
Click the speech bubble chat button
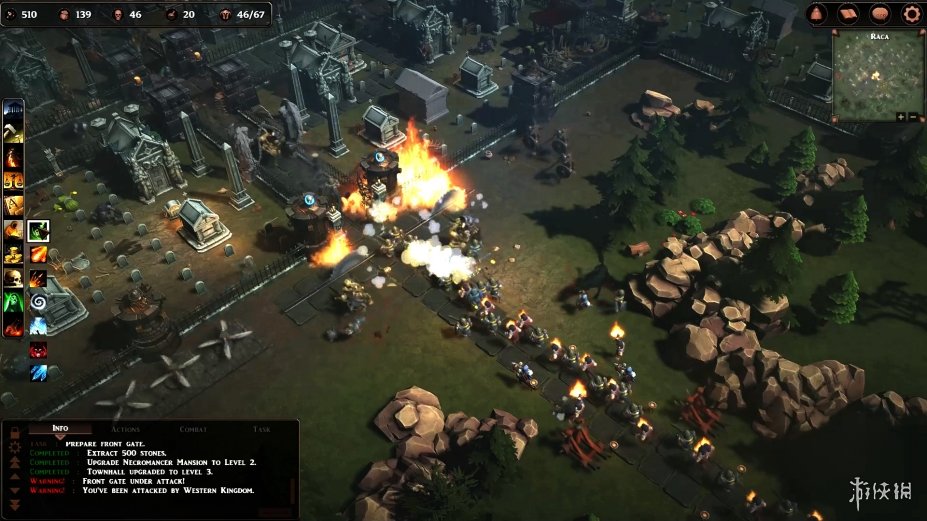coord(880,14)
